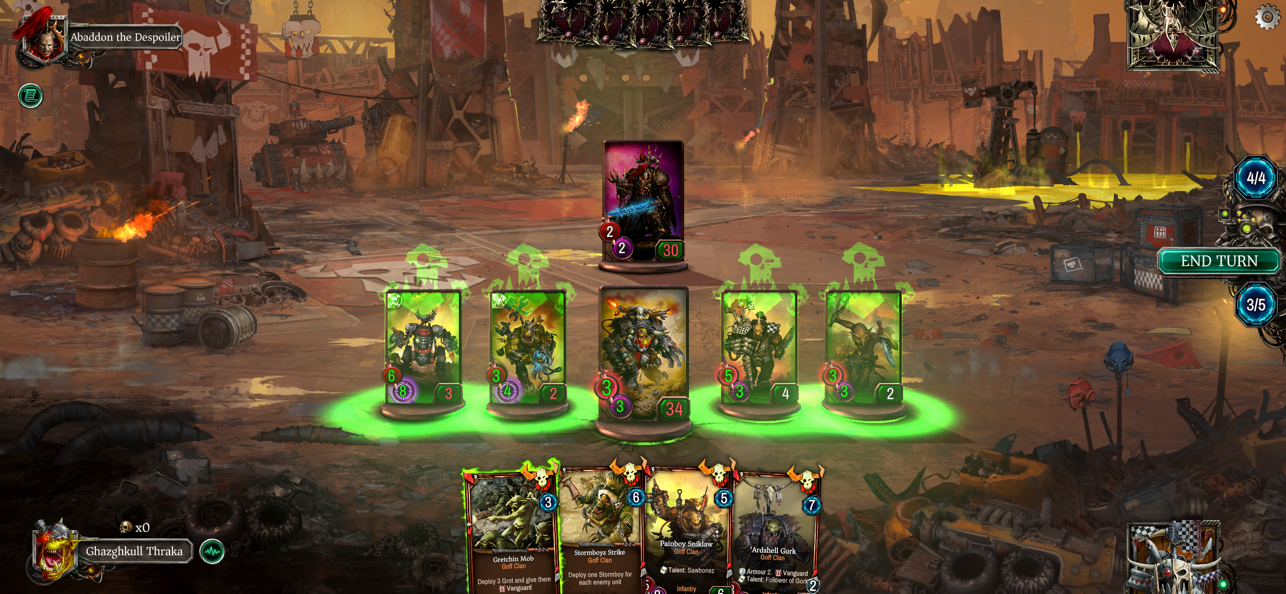End the current turn

1218,261
